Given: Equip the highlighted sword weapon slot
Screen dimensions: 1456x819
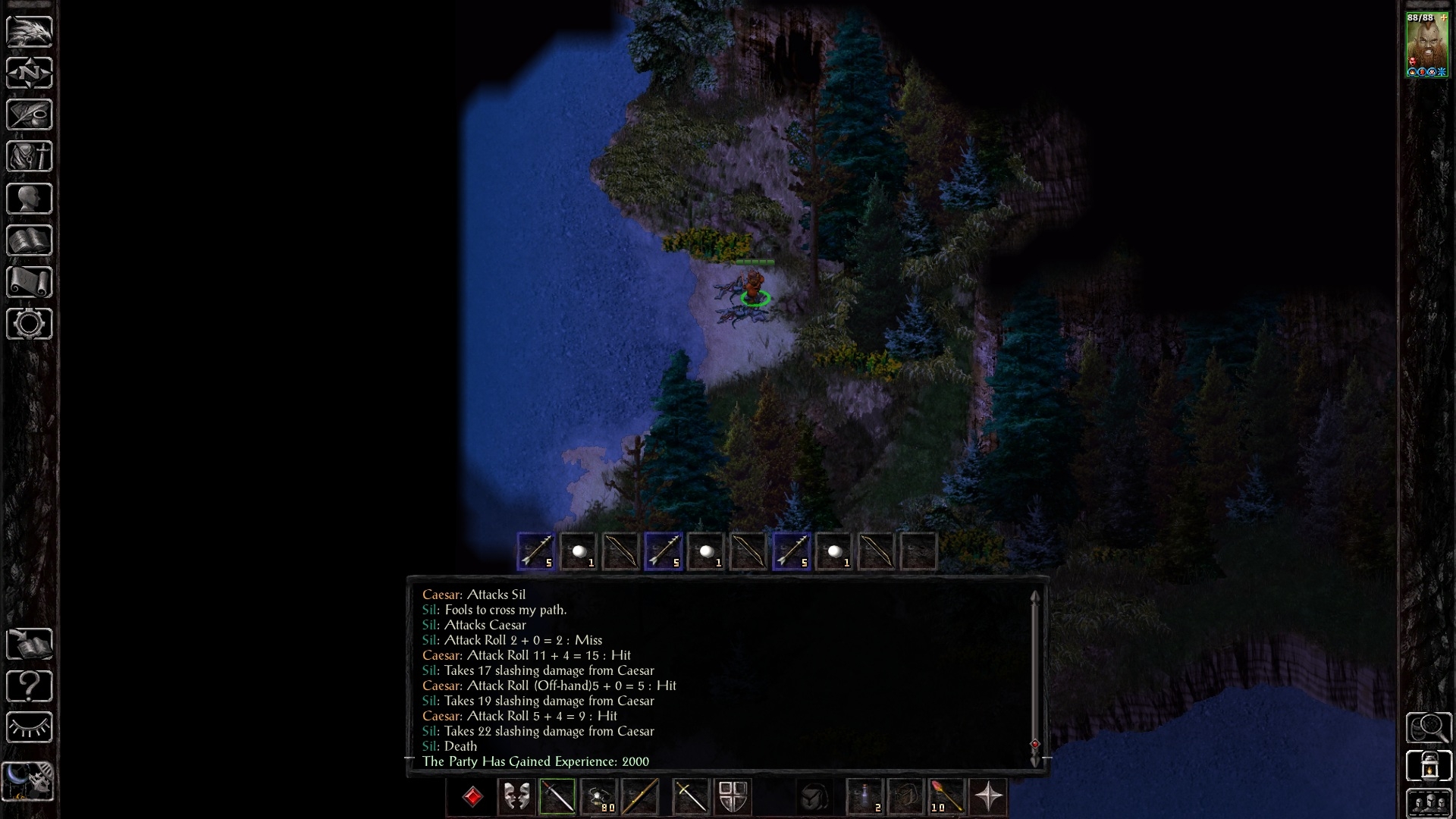Looking at the screenshot, I should 557,797.
